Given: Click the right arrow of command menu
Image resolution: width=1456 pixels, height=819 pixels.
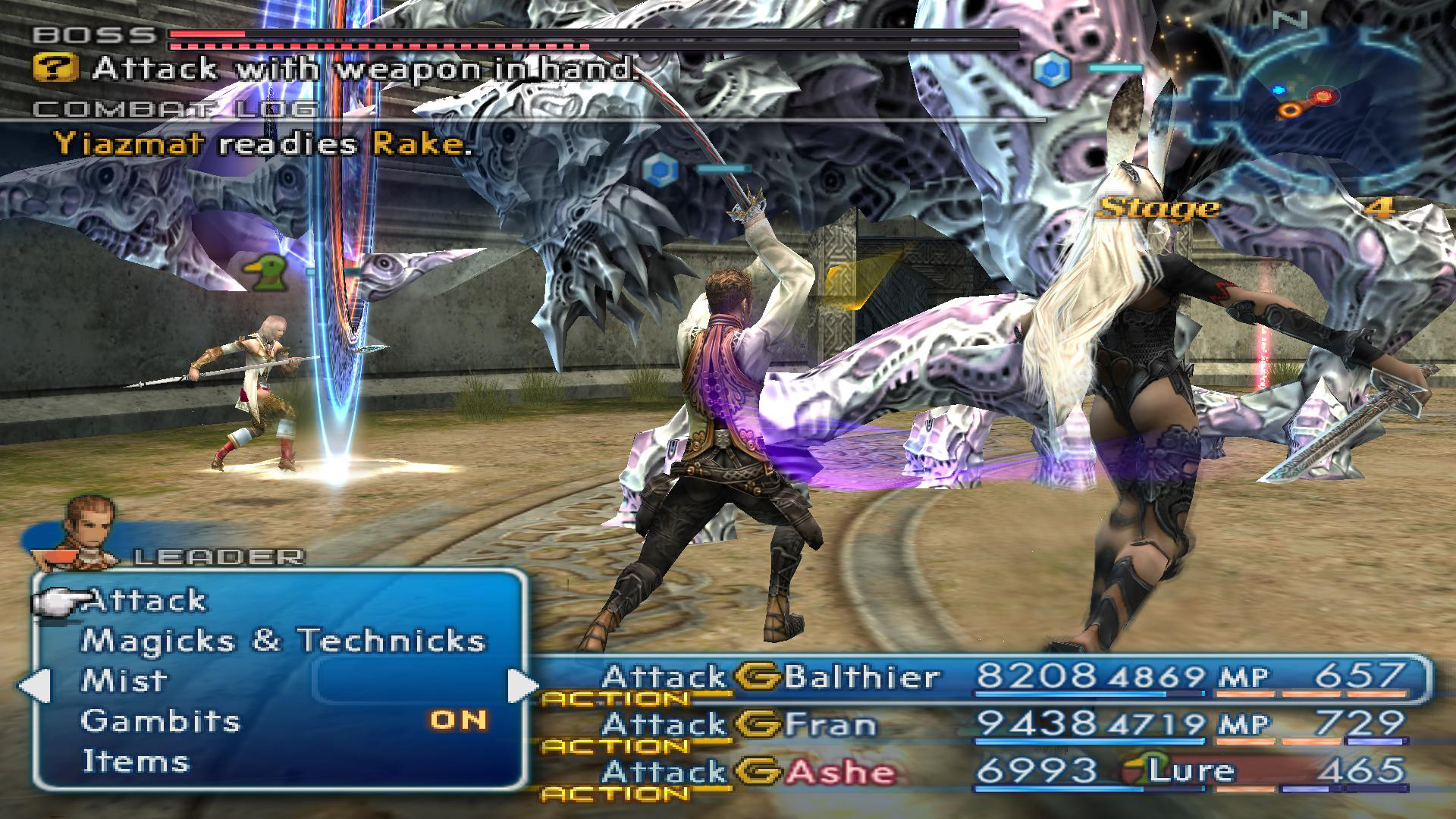Looking at the screenshot, I should (x=522, y=686).
